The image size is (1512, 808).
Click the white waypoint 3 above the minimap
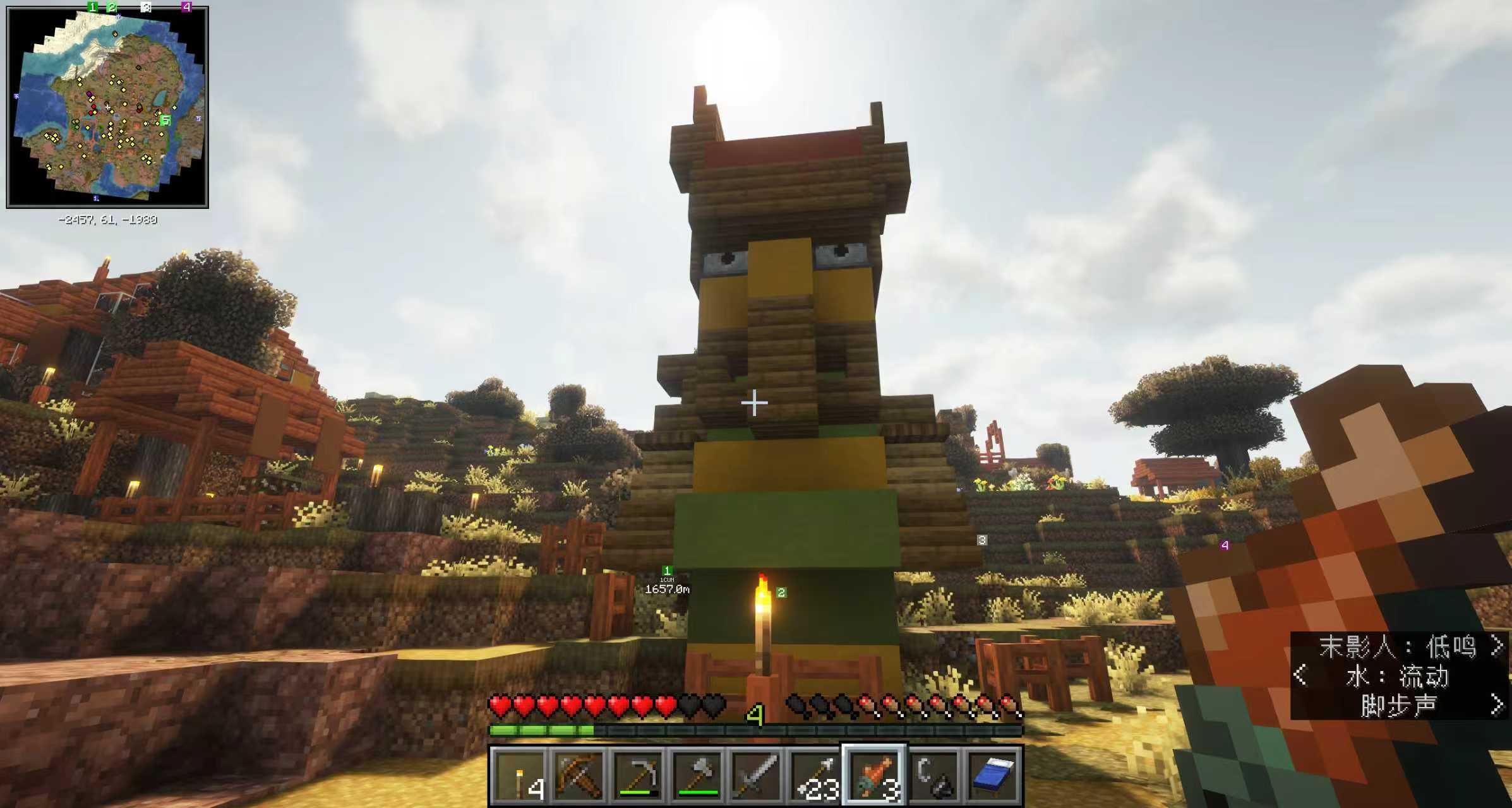point(146,7)
